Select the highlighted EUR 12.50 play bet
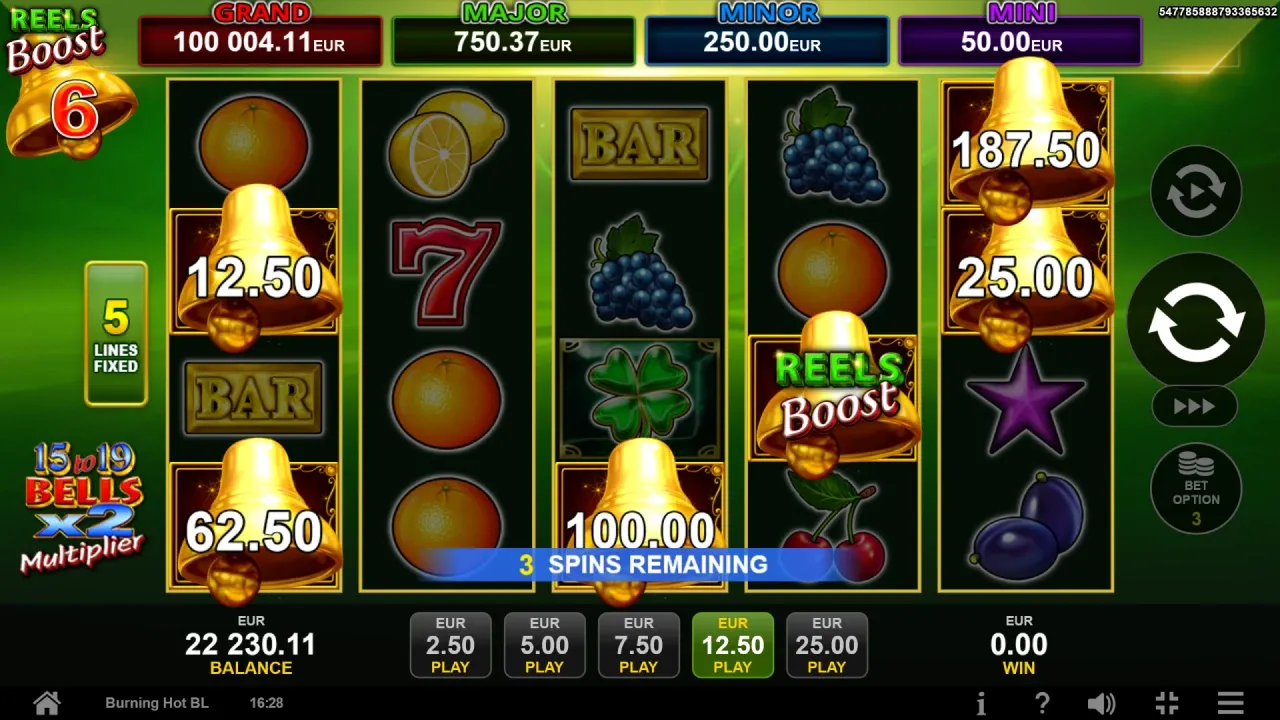The image size is (1280, 720). [732, 645]
